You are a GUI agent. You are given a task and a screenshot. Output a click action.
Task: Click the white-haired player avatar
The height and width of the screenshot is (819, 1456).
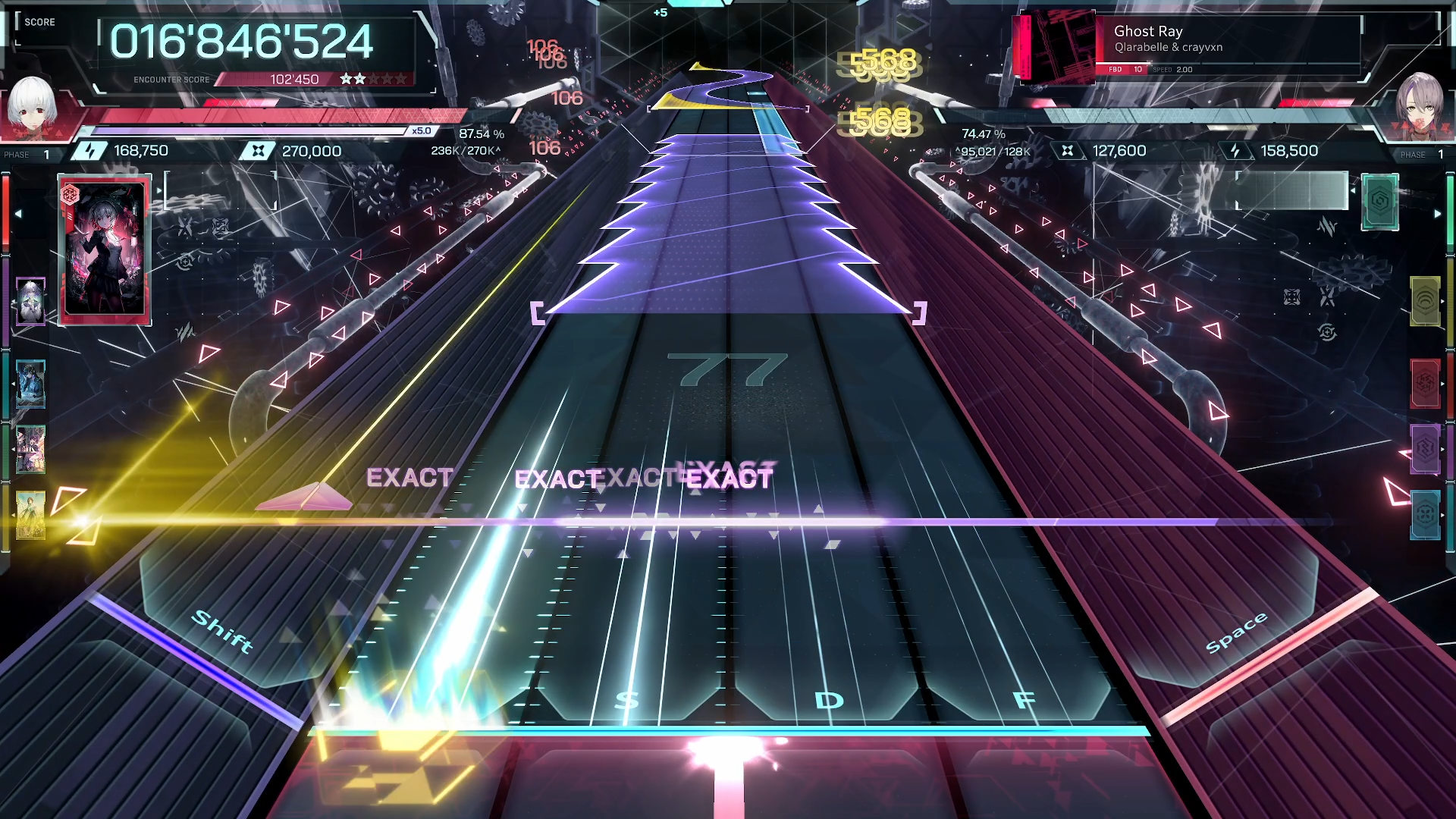tap(32, 105)
